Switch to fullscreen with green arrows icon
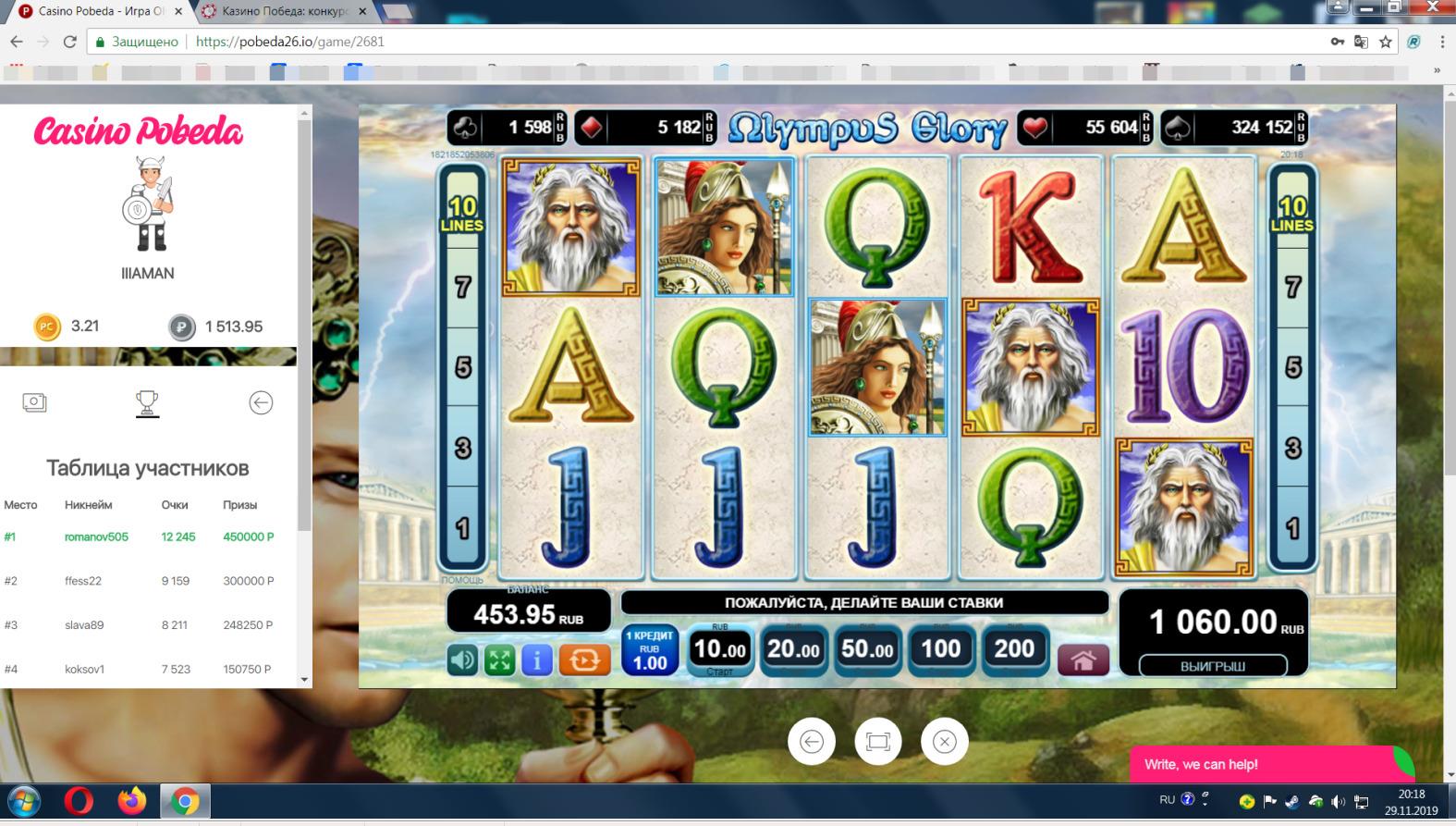Screen dimensions: 1456x826 [500, 660]
